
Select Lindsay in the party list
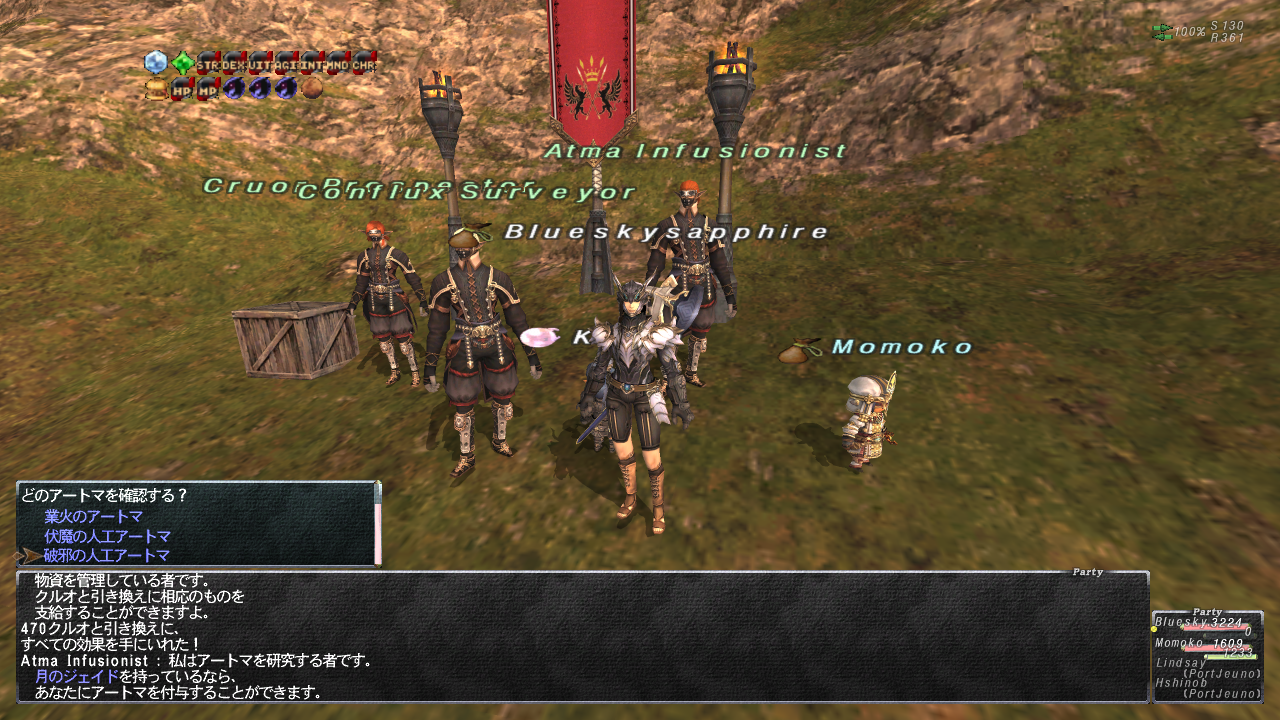1180,662
